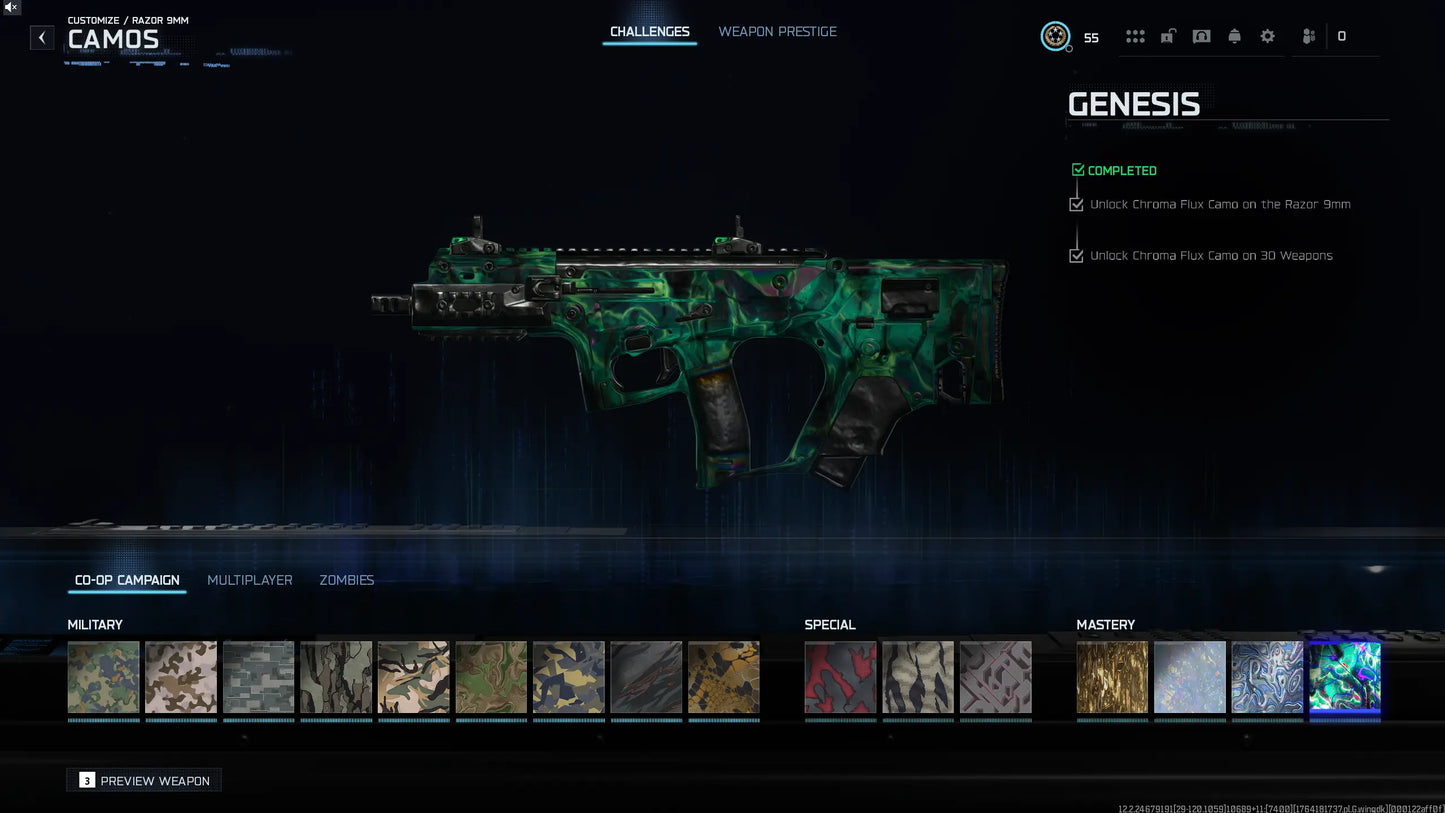
Task: Click the PREVIEW WEAPON button
Action: click(143, 779)
